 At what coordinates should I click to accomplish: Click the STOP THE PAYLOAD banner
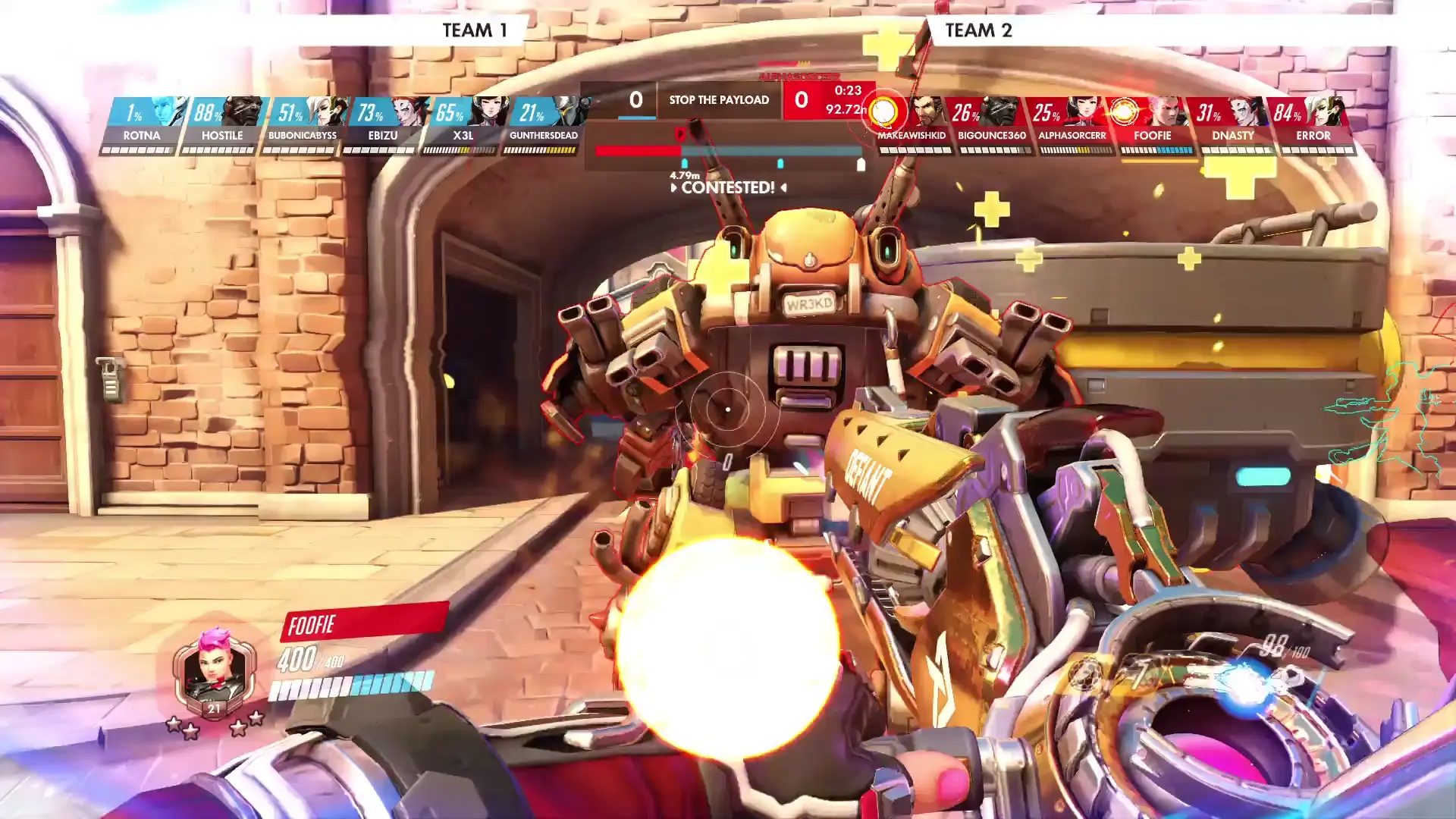pyautogui.click(x=719, y=99)
